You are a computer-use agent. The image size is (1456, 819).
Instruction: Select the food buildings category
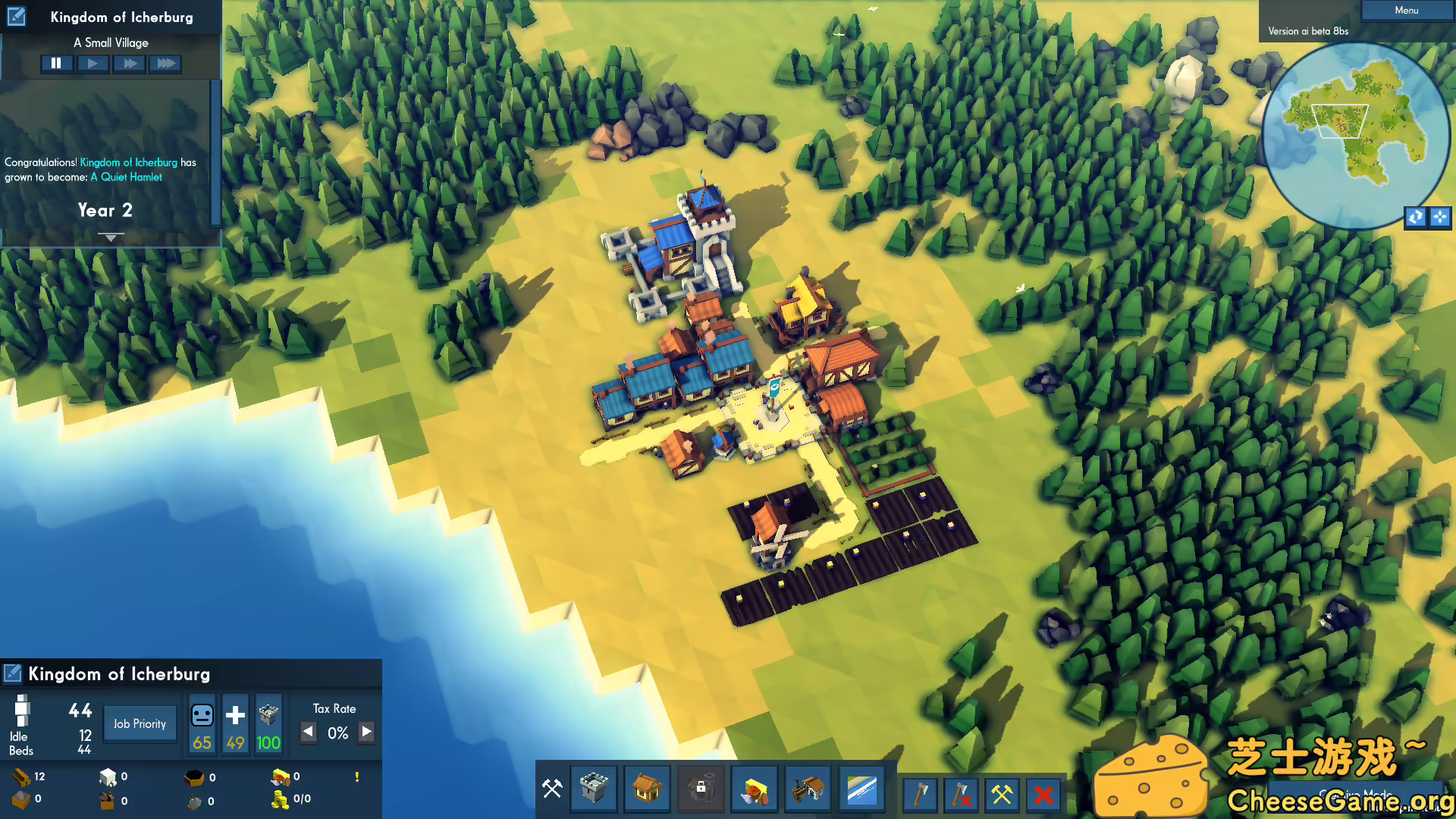click(x=754, y=789)
